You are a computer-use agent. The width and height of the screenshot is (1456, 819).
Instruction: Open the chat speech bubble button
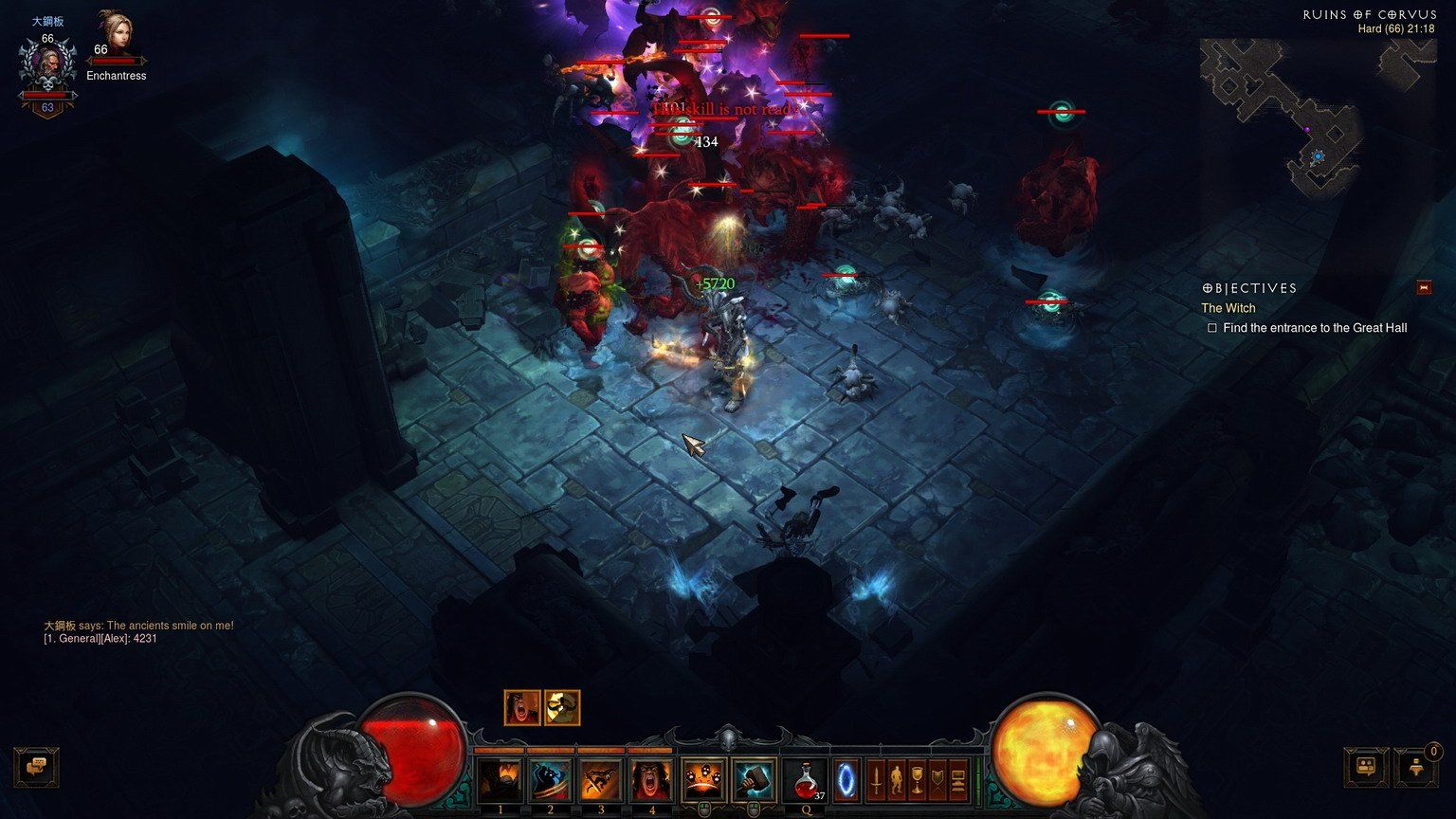[37, 767]
